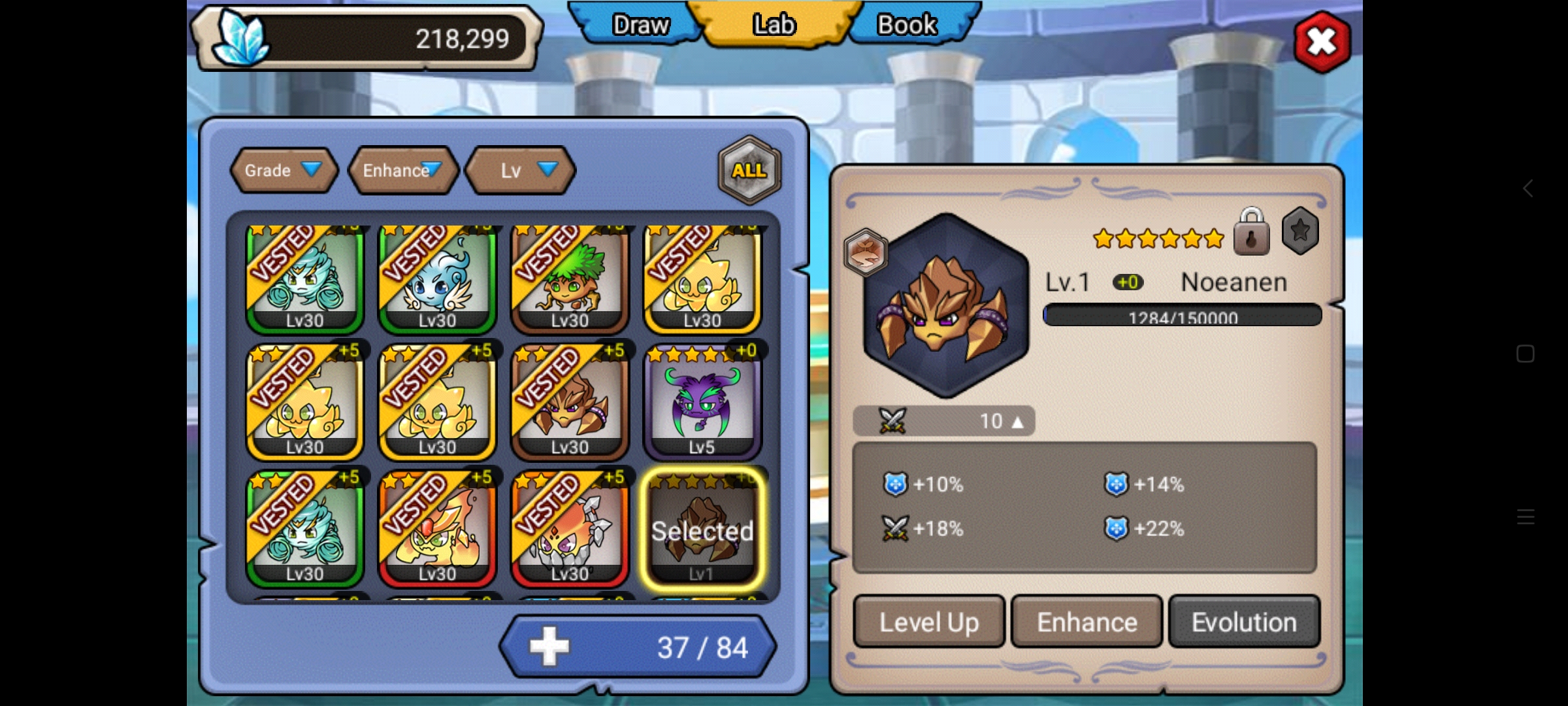Pick the white-blue winged Lv30 pet
1568x706 pixels.
tap(437, 279)
